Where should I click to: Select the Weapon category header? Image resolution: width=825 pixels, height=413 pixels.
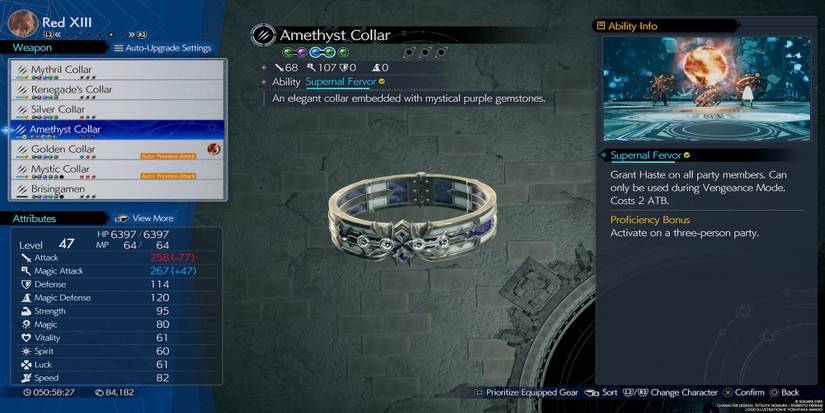[x=32, y=47]
